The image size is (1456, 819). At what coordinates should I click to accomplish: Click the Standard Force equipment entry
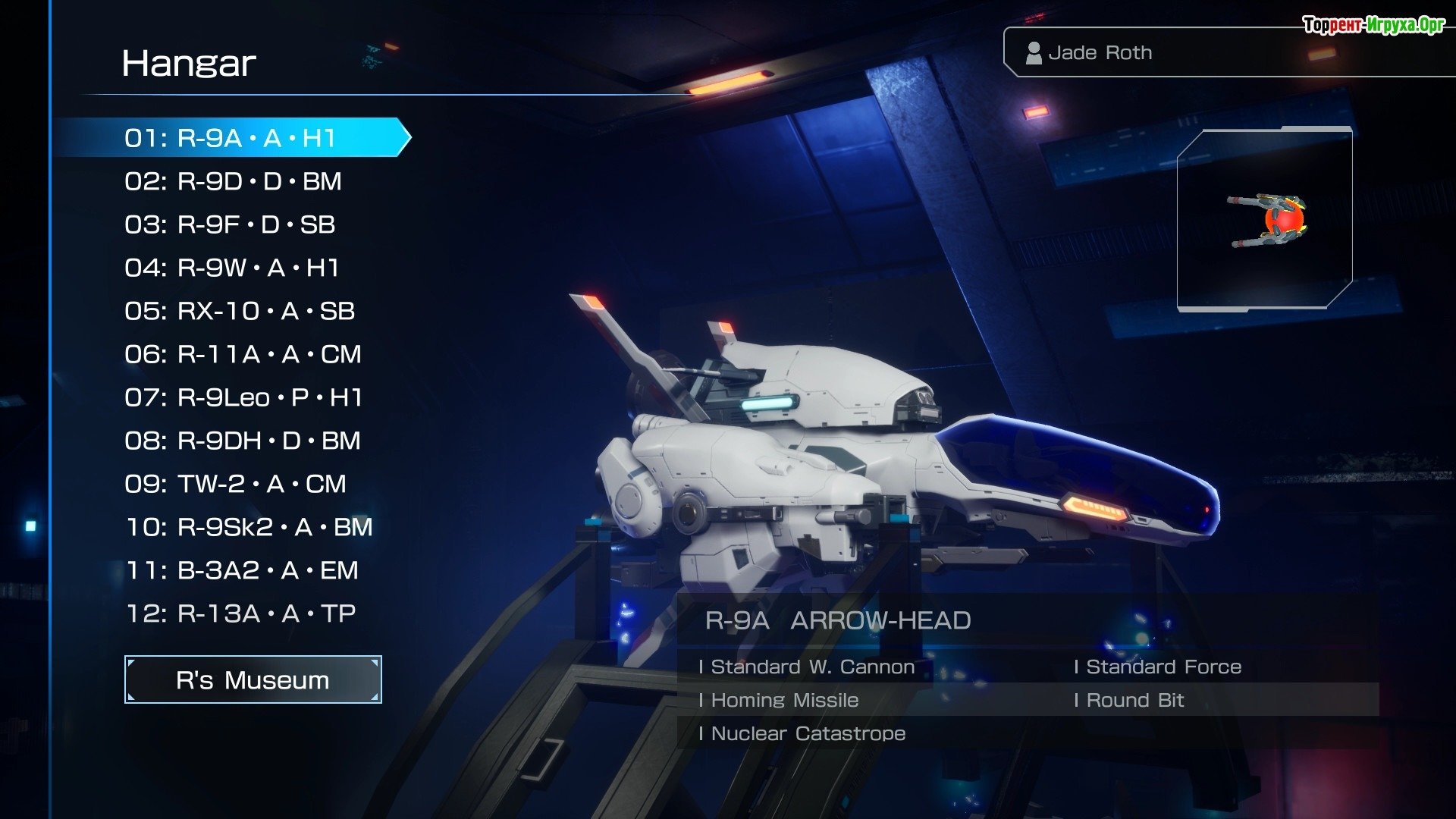click(1163, 667)
